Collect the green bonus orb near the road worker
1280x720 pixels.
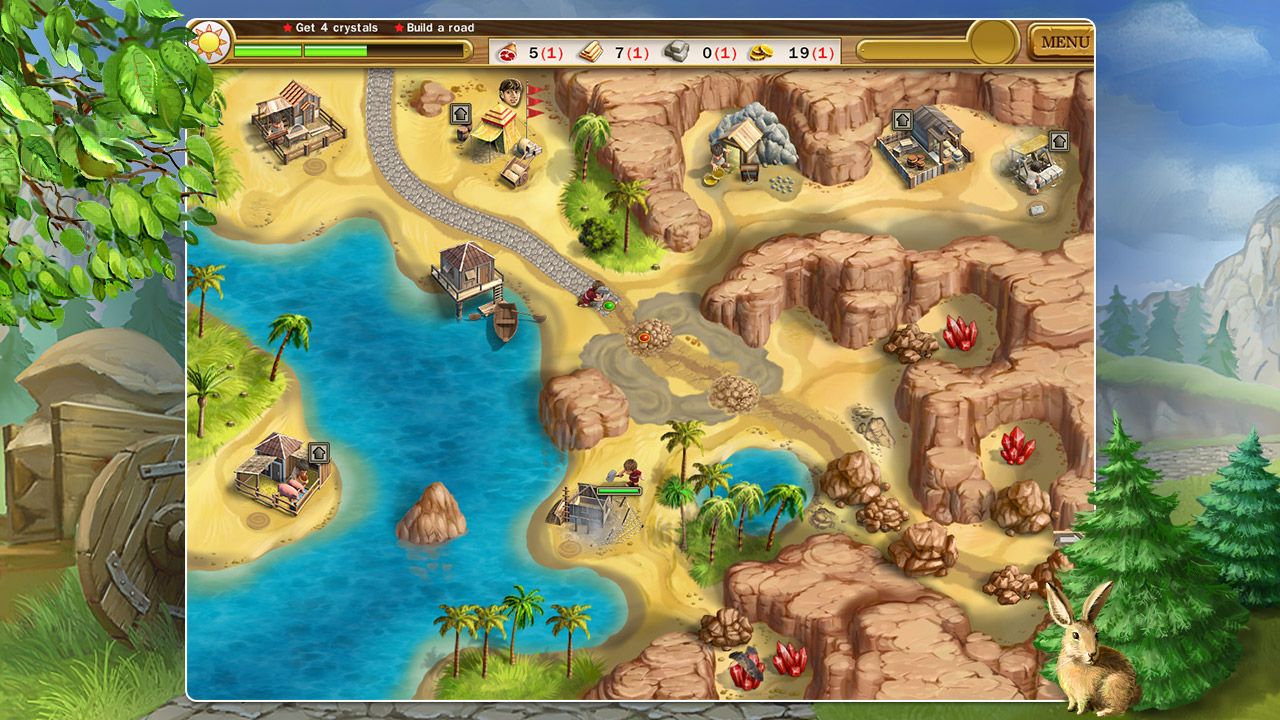click(x=609, y=306)
